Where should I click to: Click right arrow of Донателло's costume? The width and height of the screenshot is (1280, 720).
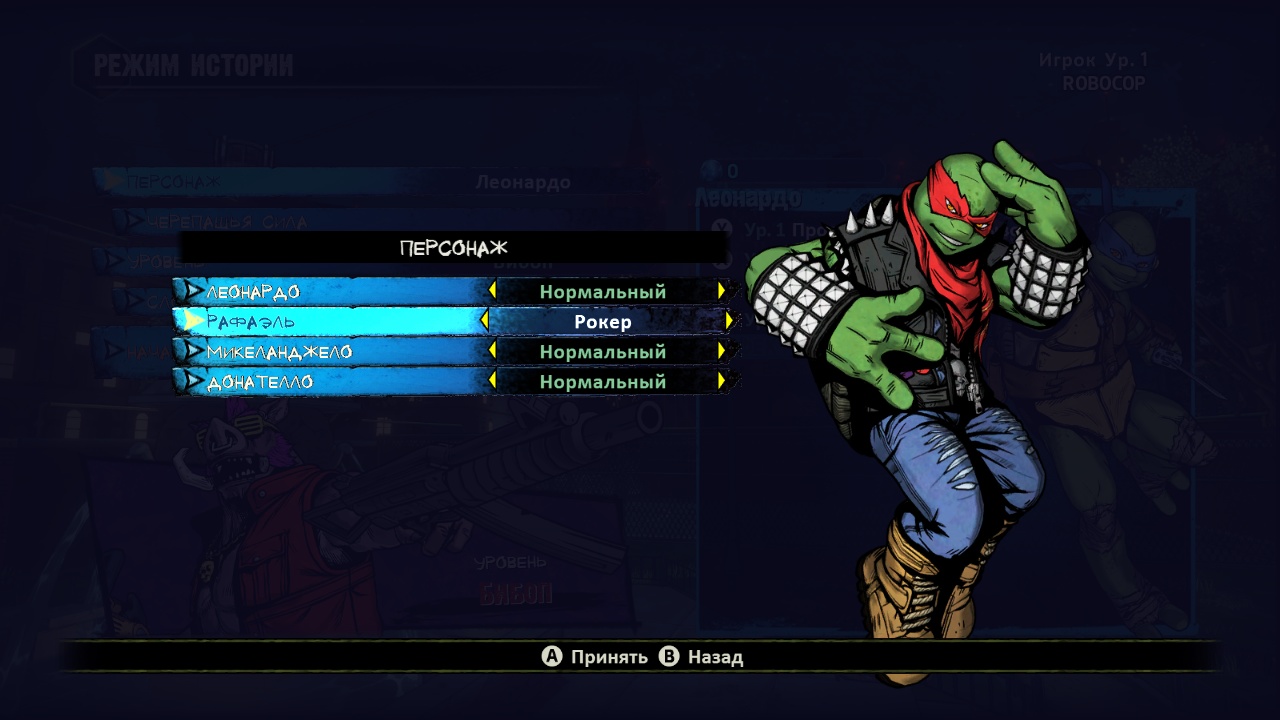click(x=721, y=382)
